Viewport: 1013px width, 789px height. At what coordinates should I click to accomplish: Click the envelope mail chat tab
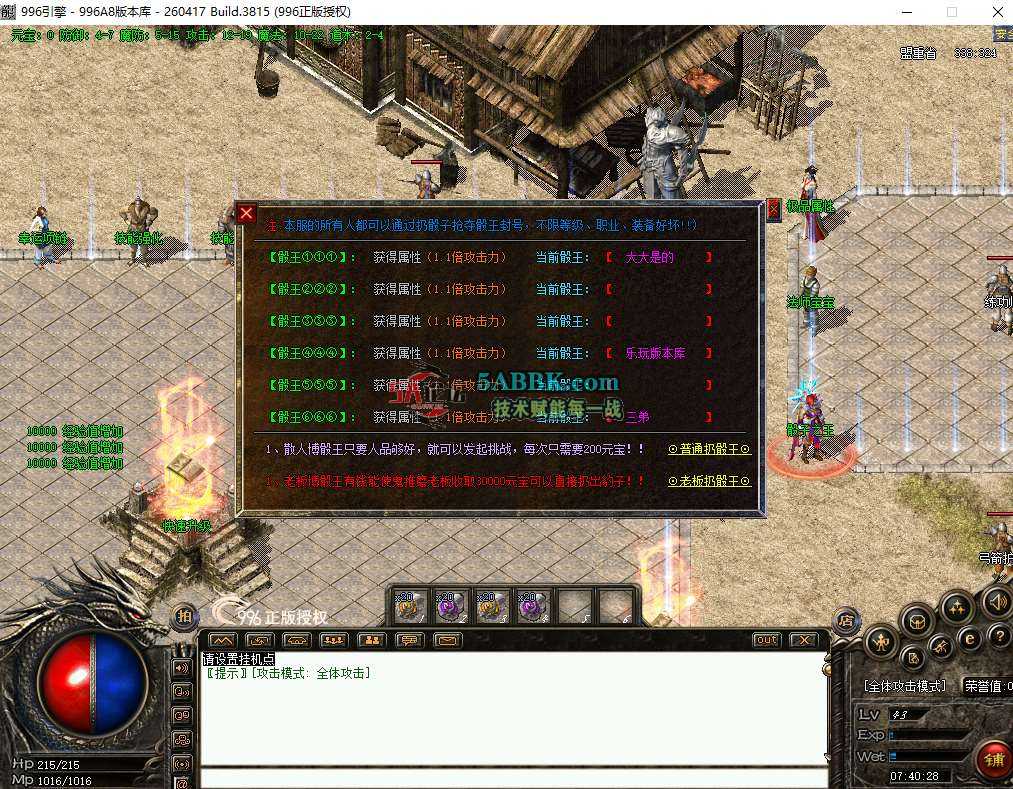pos(447,640)
